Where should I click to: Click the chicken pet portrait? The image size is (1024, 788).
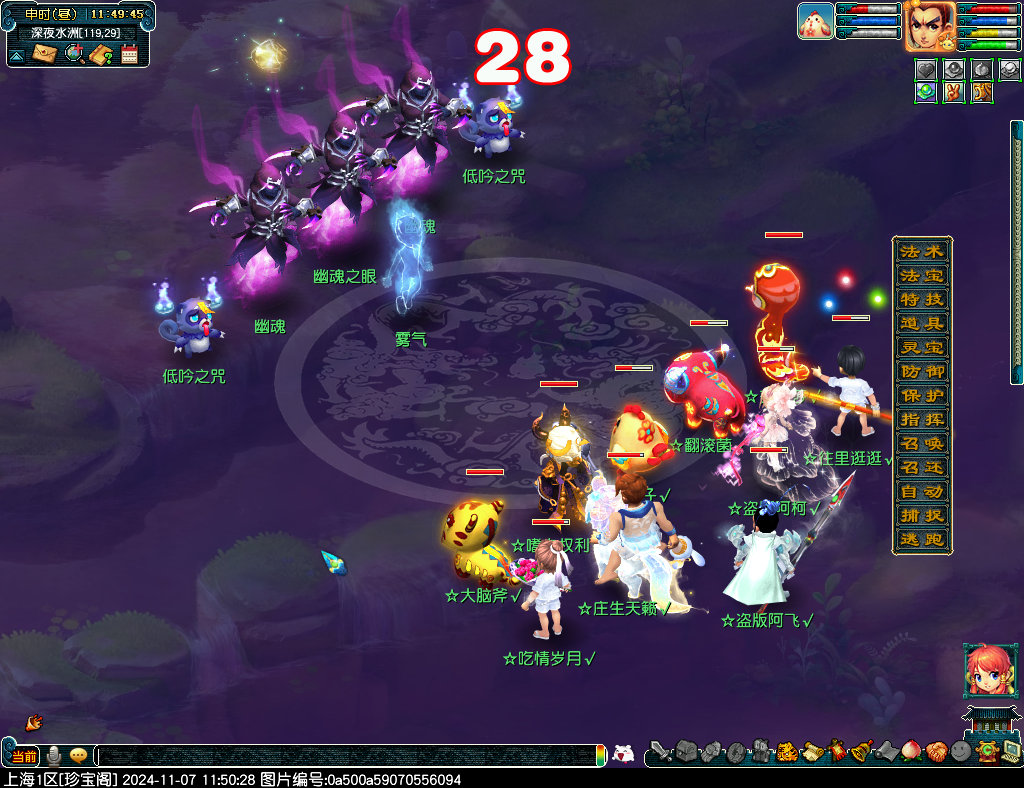click(816, 21)
